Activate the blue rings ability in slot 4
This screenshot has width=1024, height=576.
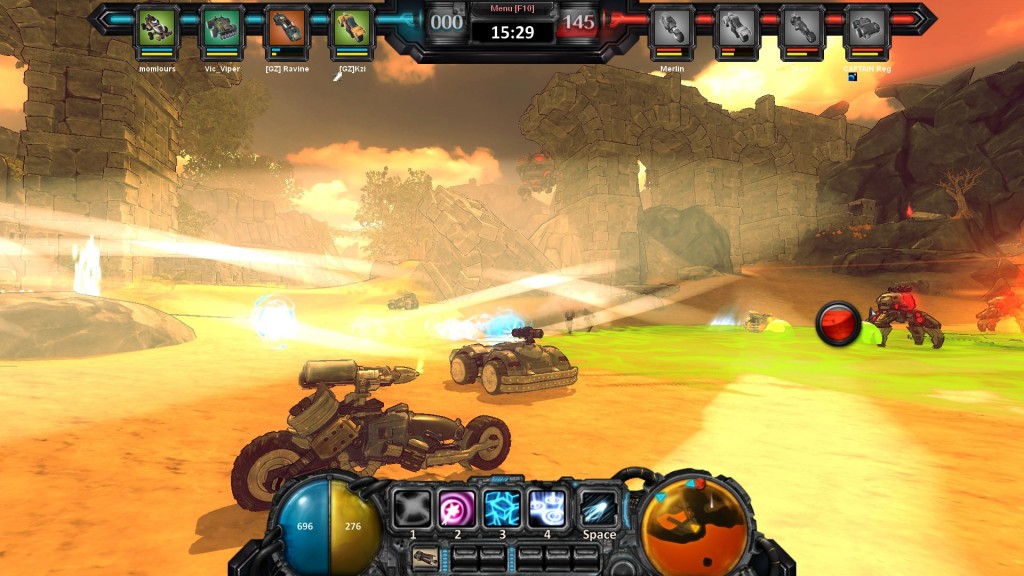[x=548, y=507]
